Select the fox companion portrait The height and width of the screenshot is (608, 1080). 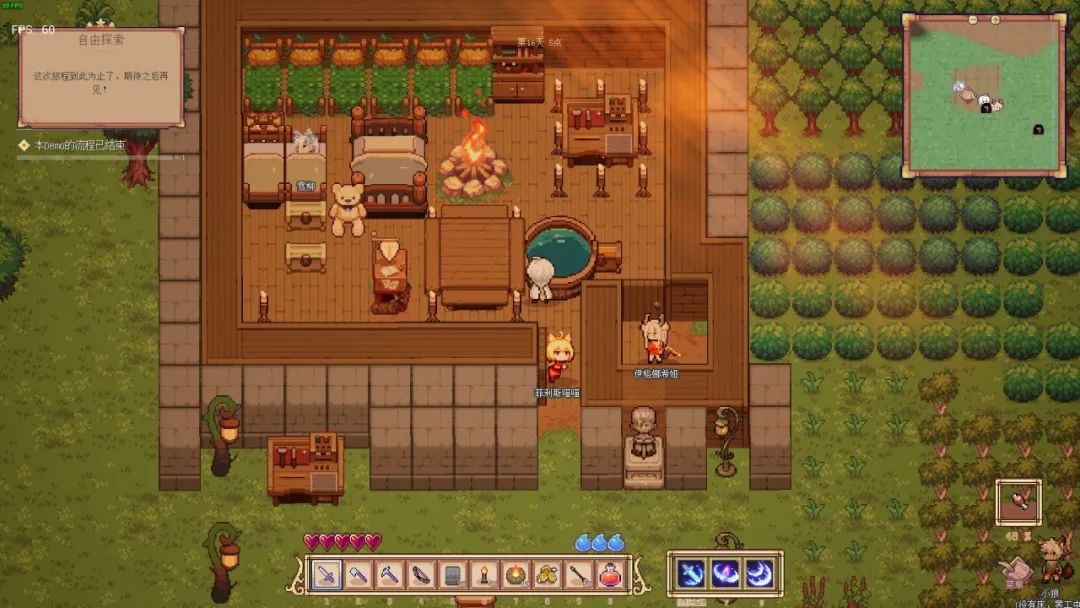pos(1050,560)
